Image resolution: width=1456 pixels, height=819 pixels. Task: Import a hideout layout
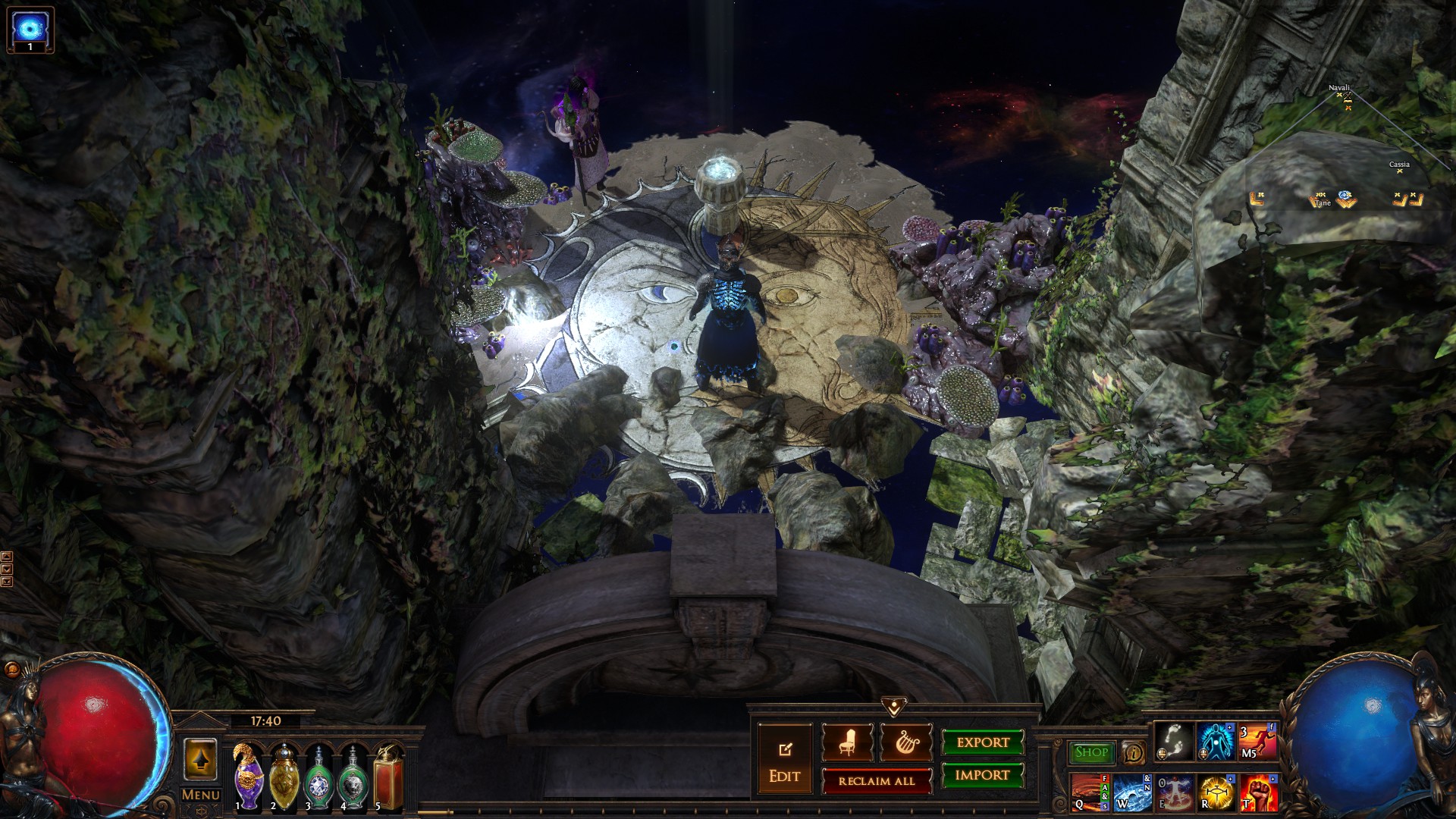pos(983,775)
